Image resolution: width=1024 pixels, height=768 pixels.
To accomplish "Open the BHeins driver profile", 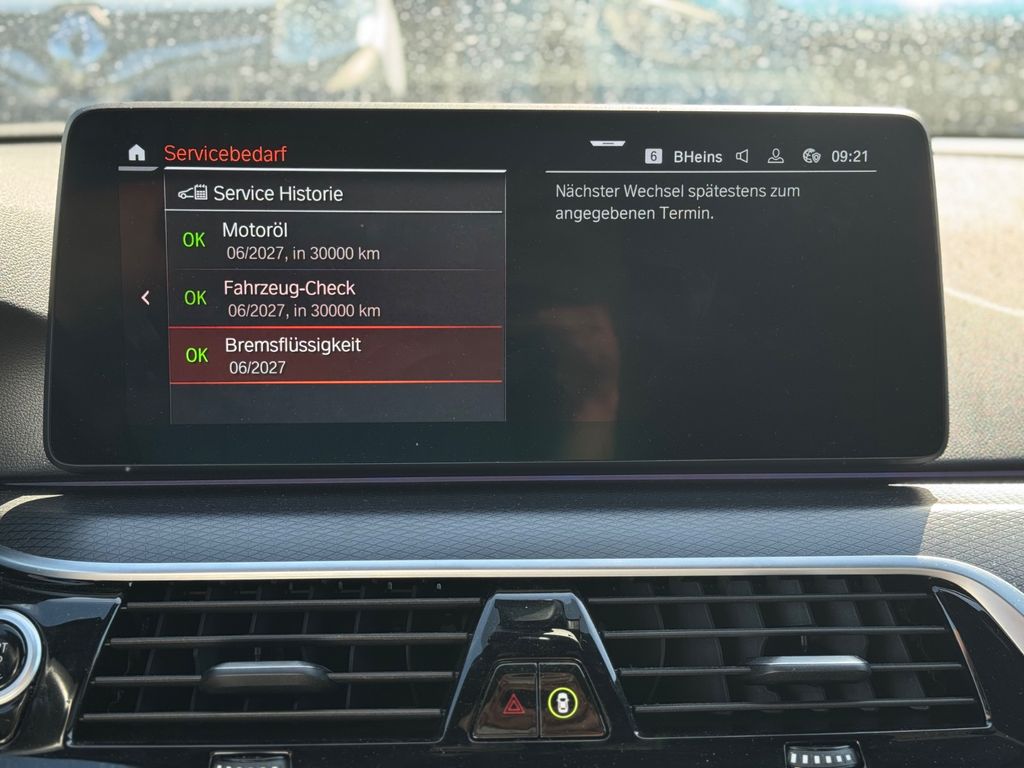I will coord(698,156).
